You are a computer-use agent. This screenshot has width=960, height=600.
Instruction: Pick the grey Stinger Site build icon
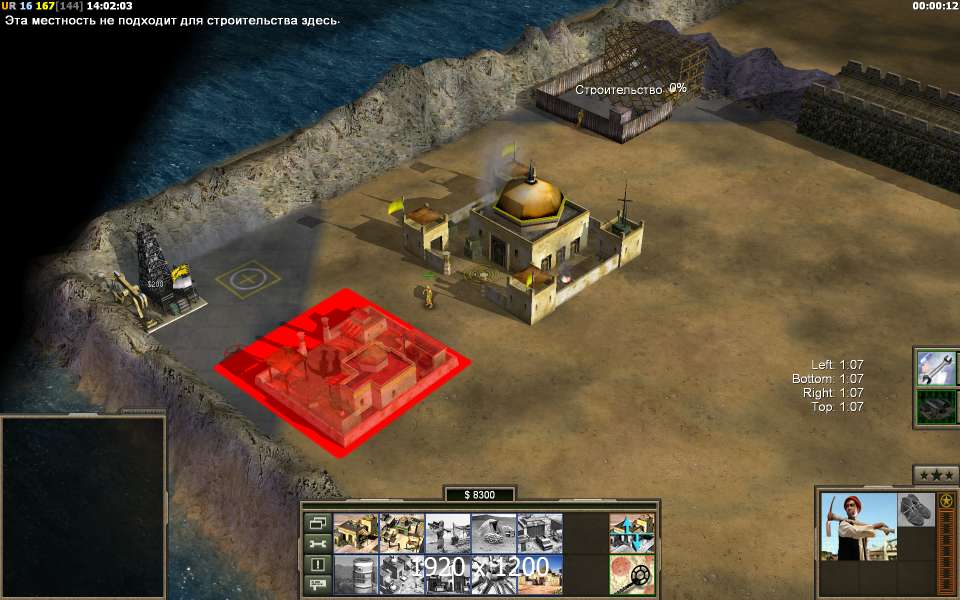pyautogui.click(x=448, y=534)
